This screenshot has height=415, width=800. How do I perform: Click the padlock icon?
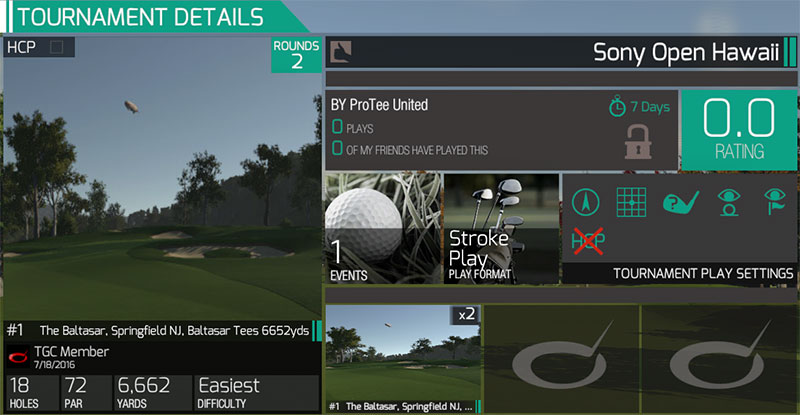[x=637, y=140]
